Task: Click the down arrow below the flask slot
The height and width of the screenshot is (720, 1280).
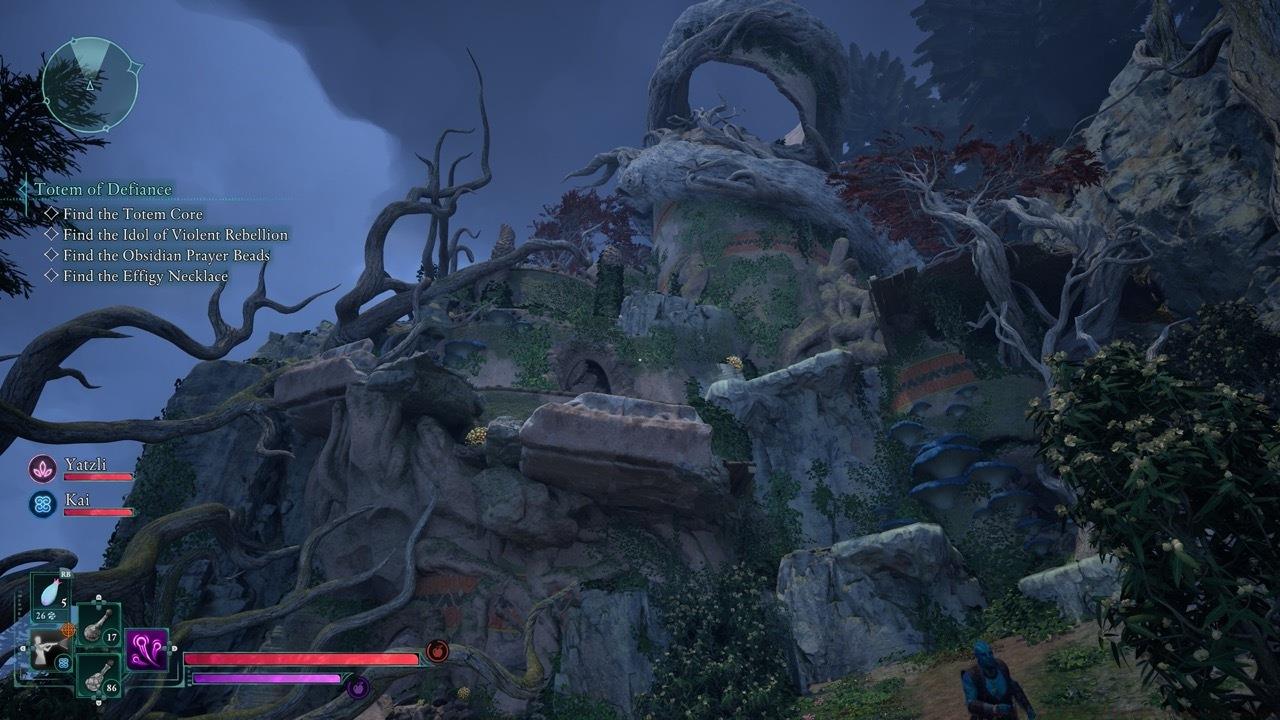Action: [98, 701]
